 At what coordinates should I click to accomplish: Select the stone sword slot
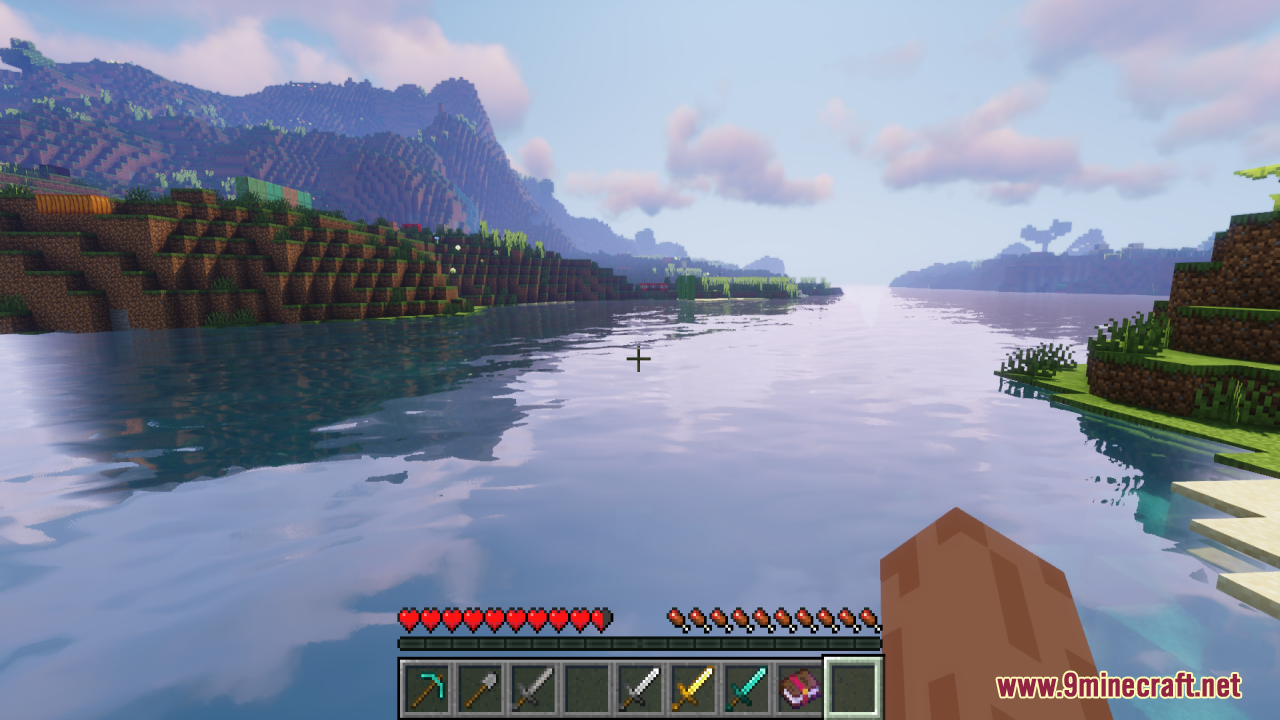(x=533, y=688)
